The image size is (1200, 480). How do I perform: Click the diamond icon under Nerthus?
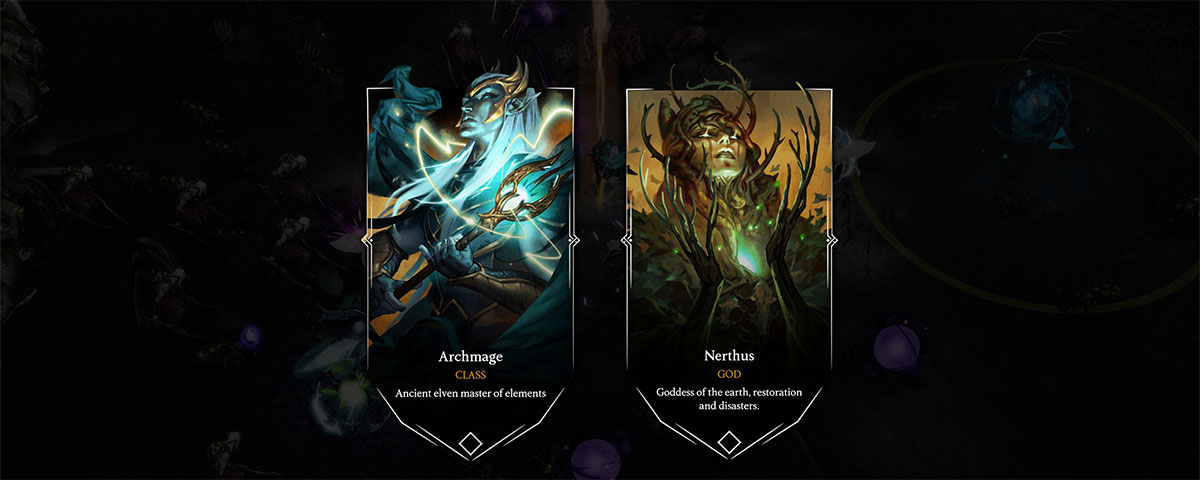pos(730,442)
